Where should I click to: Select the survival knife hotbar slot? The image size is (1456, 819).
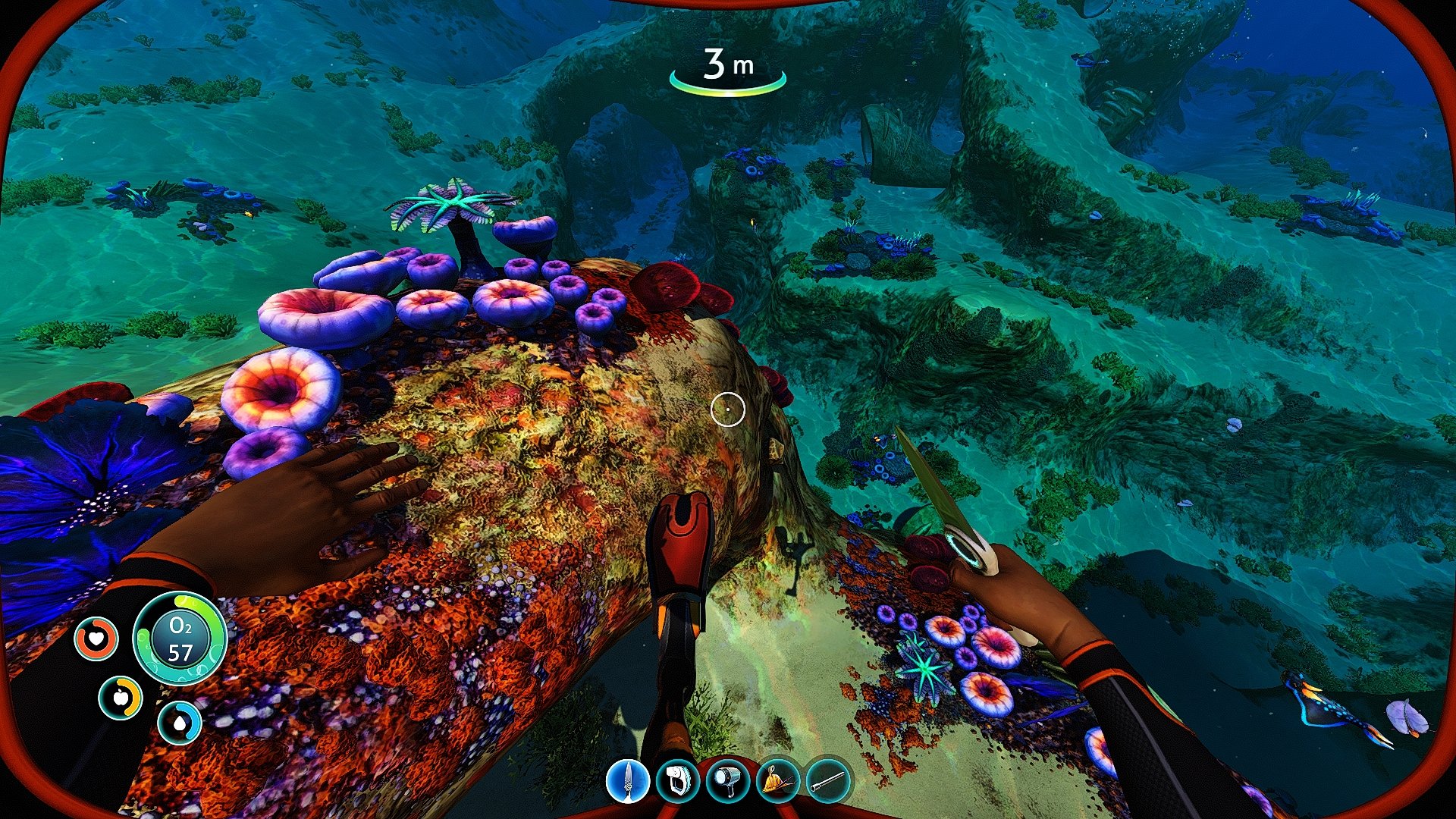[628, 780]
